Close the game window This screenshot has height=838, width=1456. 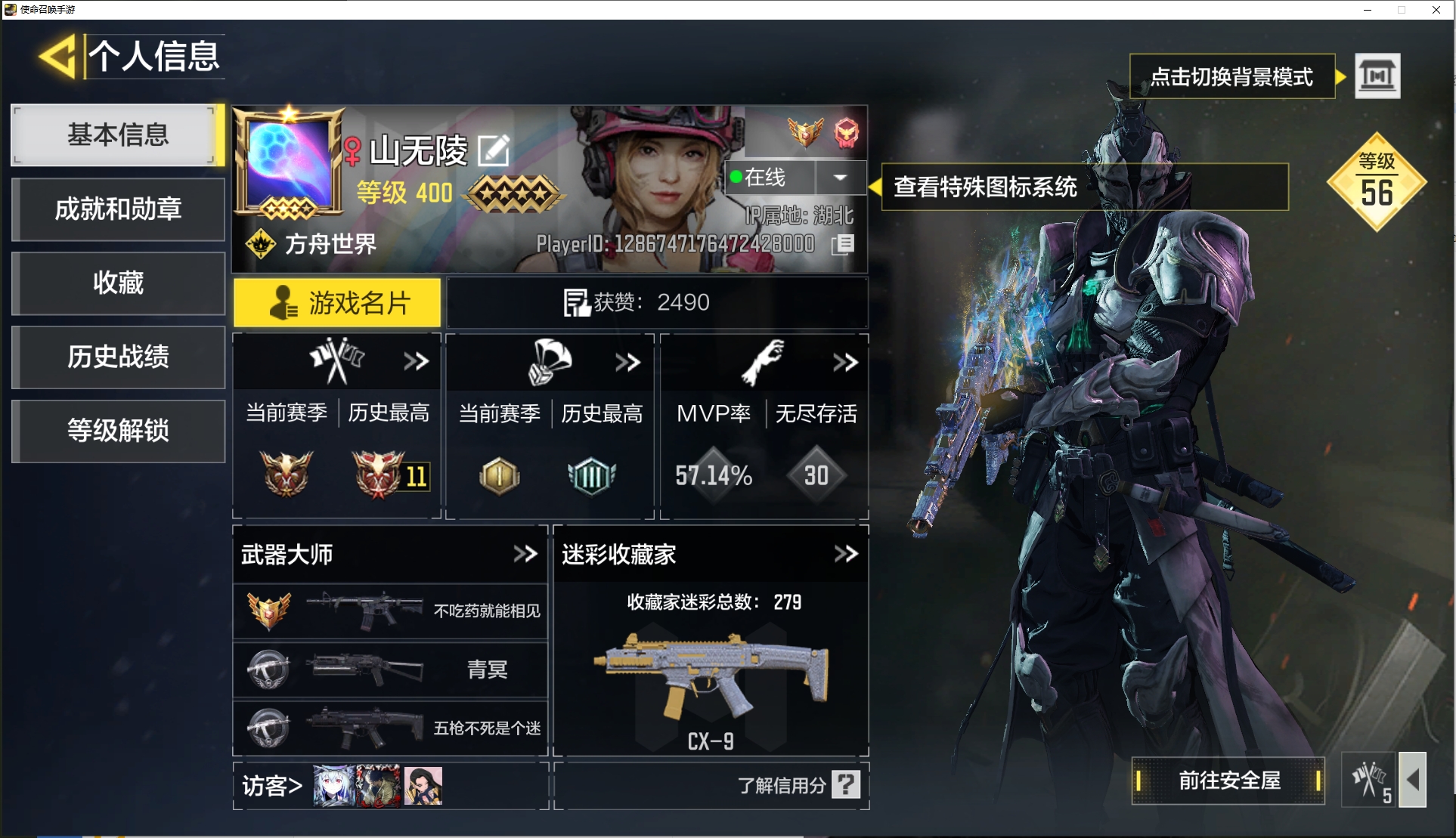(1436, 10)
